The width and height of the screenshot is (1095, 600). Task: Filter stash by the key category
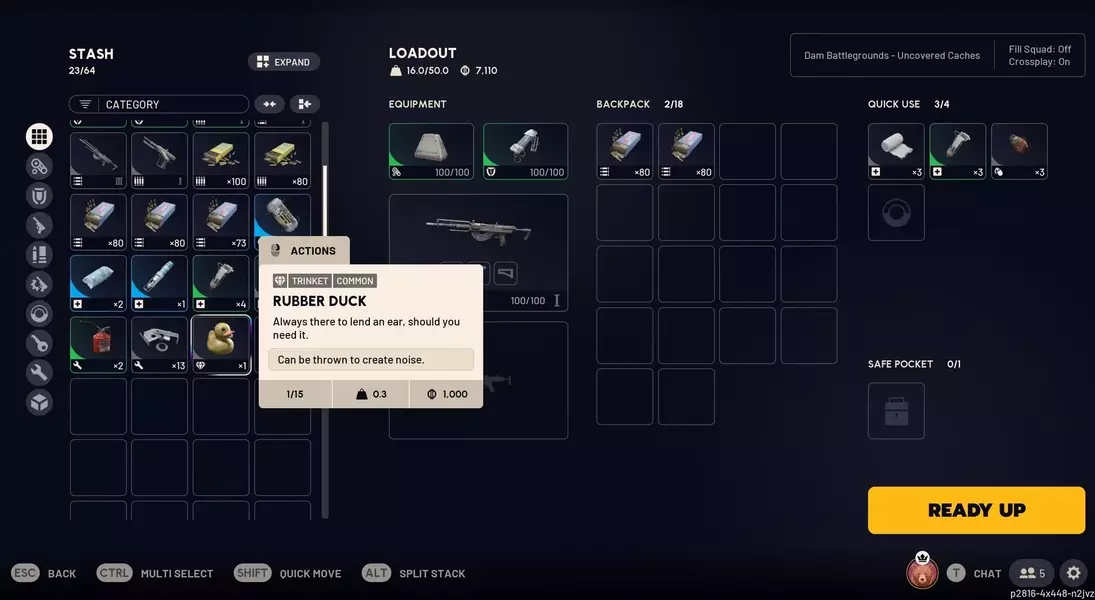point(40,343)
